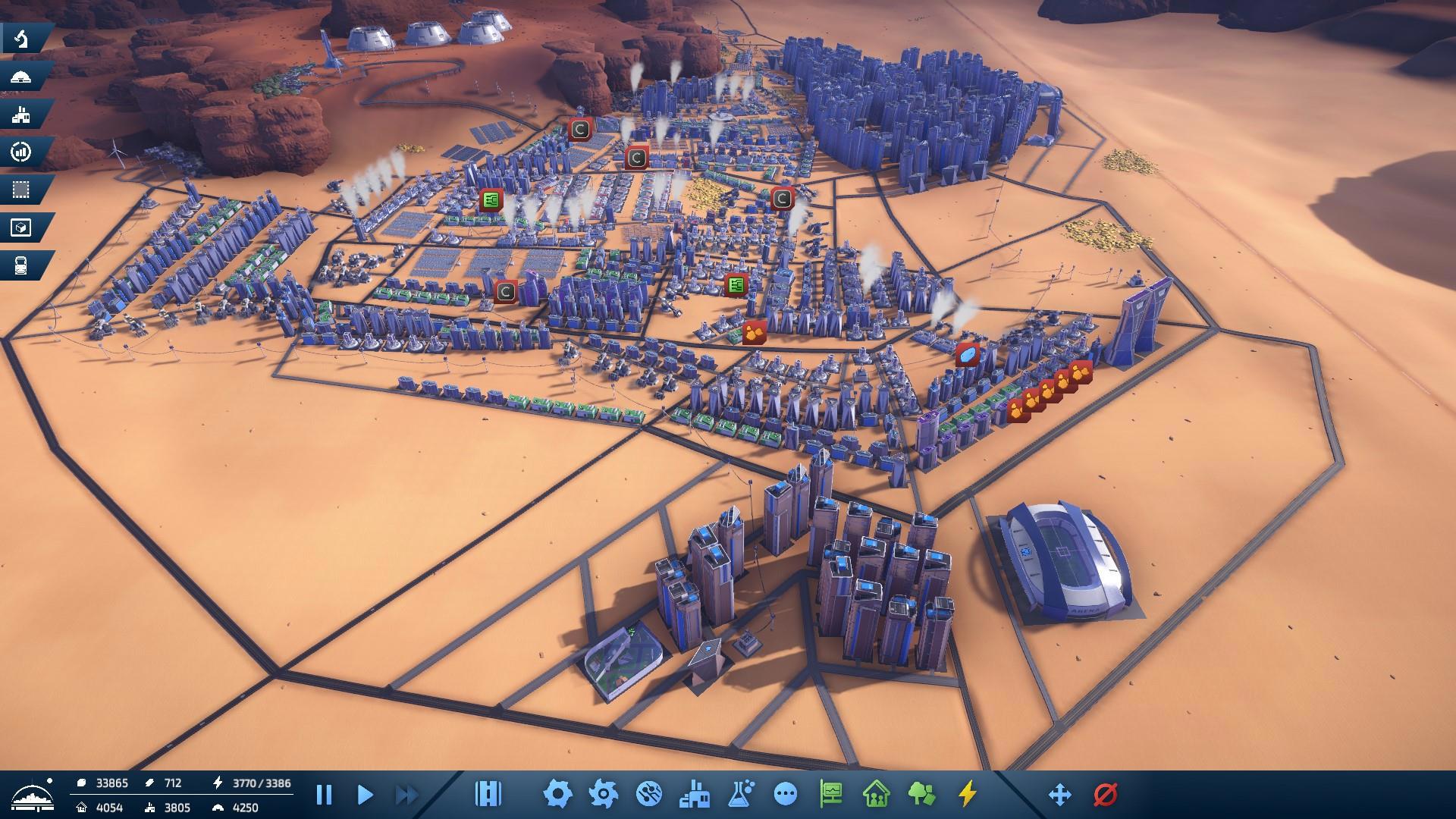Open the three-dots round build category
1456x819 pixels.
tap(786, 794)
